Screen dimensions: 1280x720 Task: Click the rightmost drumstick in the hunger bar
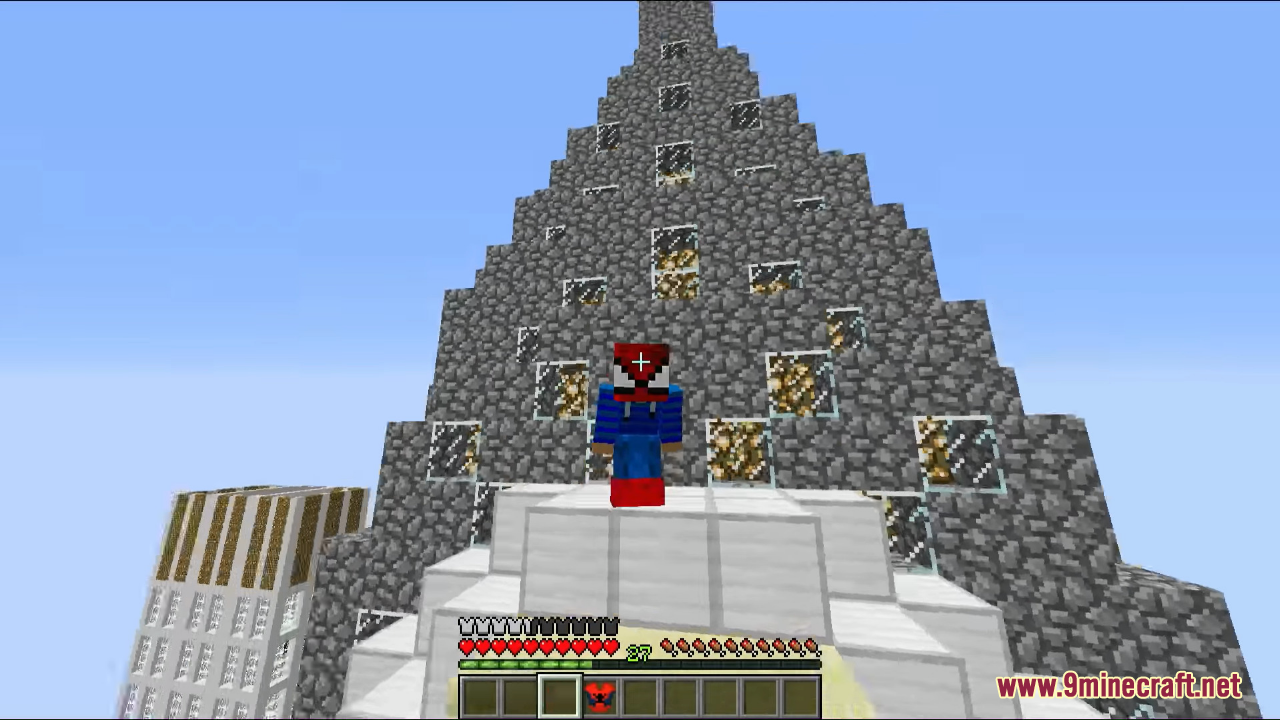pos(809,647)
